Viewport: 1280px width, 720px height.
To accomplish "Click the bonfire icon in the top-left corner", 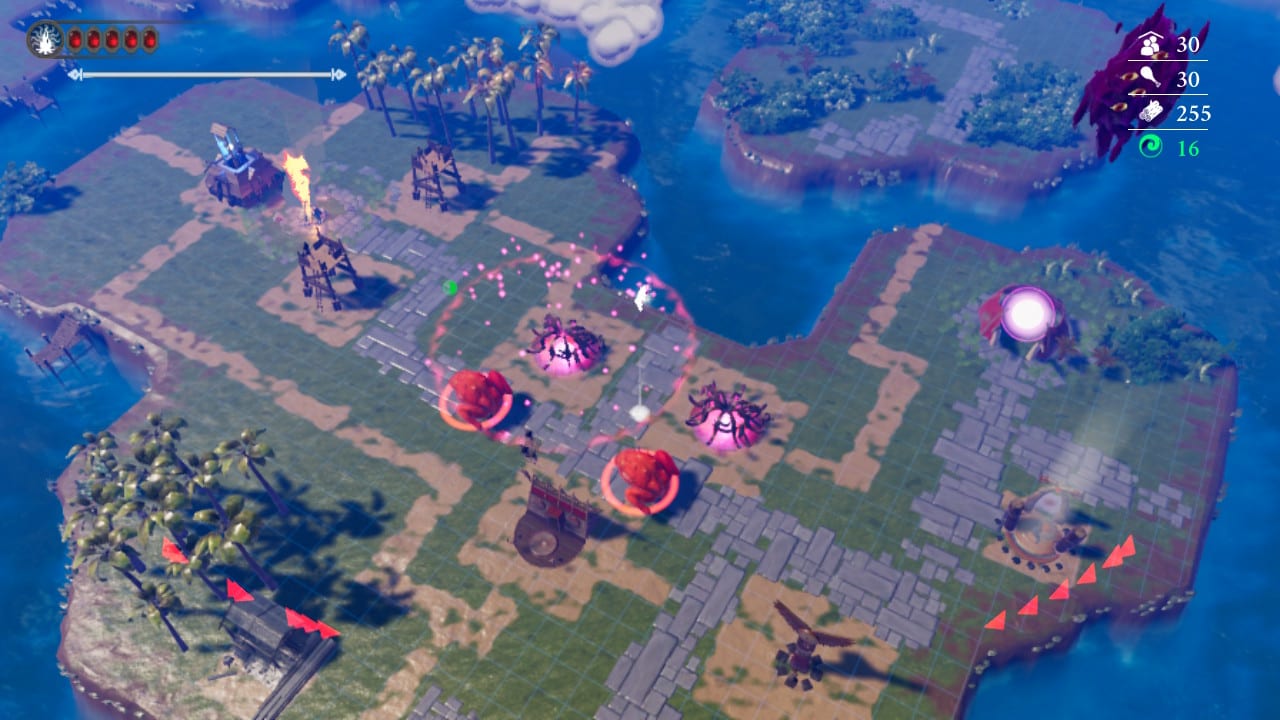I will (x=43, y=38).
